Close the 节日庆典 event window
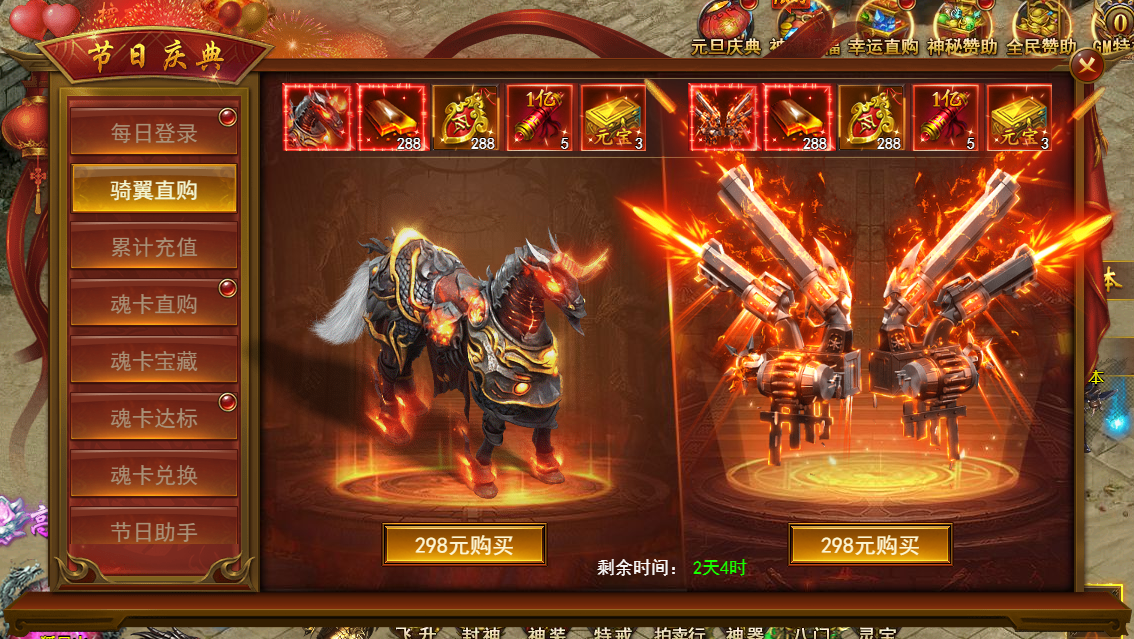 click(1087, 66)
